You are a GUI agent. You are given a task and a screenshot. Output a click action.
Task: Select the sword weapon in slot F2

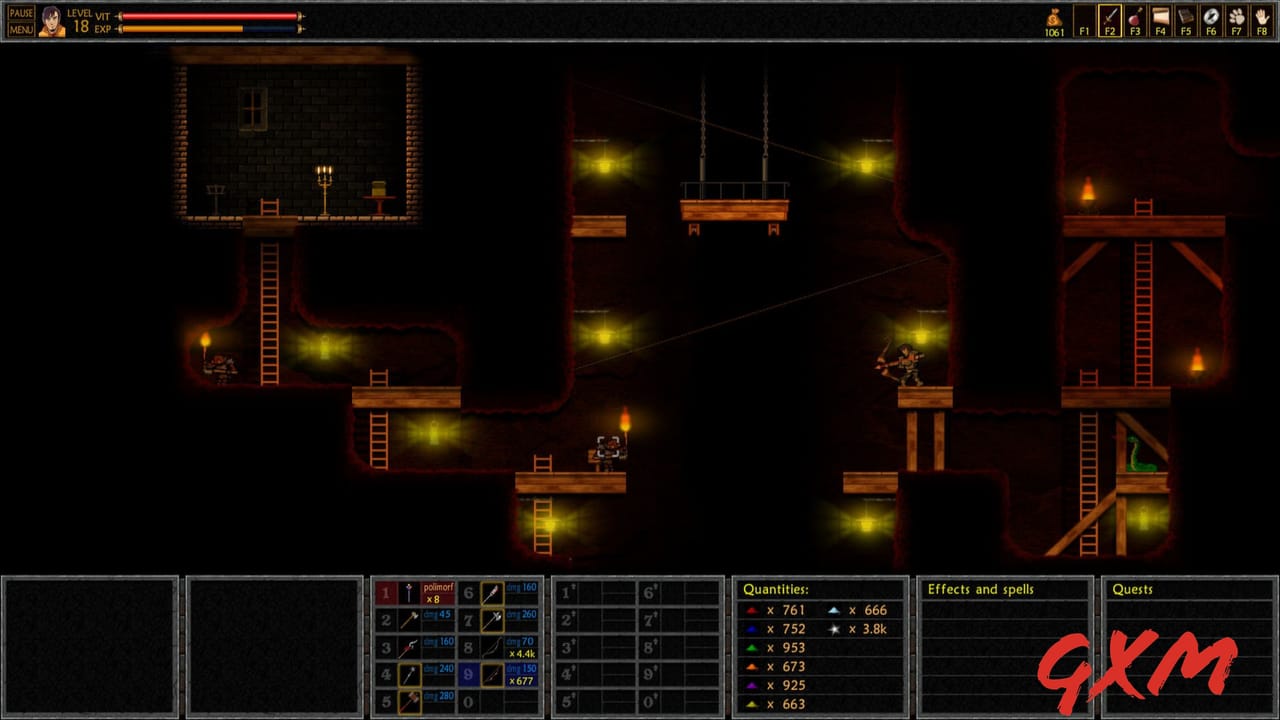pos(1109,18)
